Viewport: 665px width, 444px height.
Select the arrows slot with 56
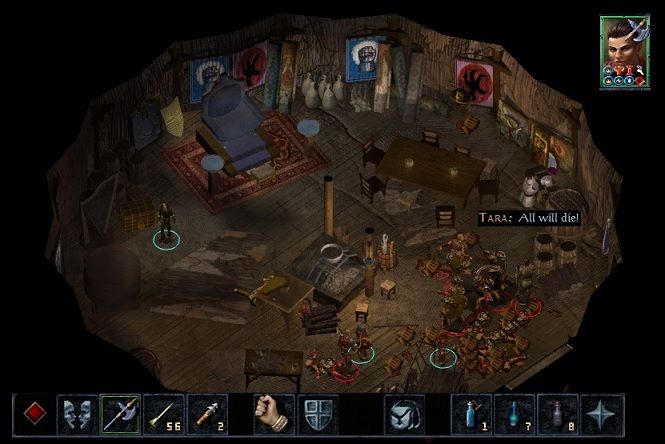tap(163, 412)
